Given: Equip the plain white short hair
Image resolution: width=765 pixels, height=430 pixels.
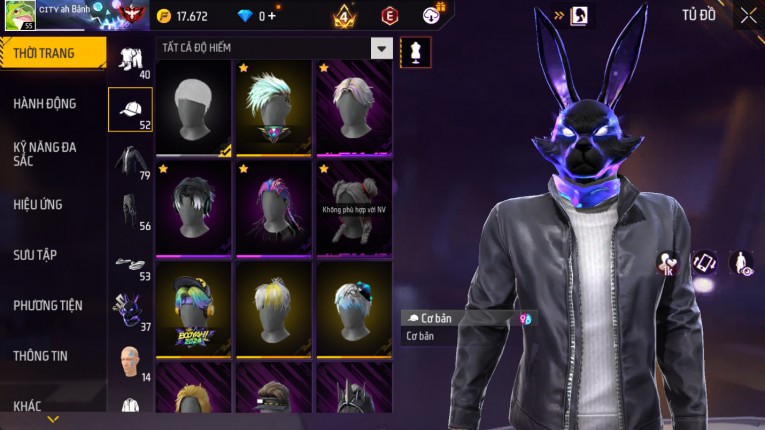Looking at the screenshot, I should 194,108.
